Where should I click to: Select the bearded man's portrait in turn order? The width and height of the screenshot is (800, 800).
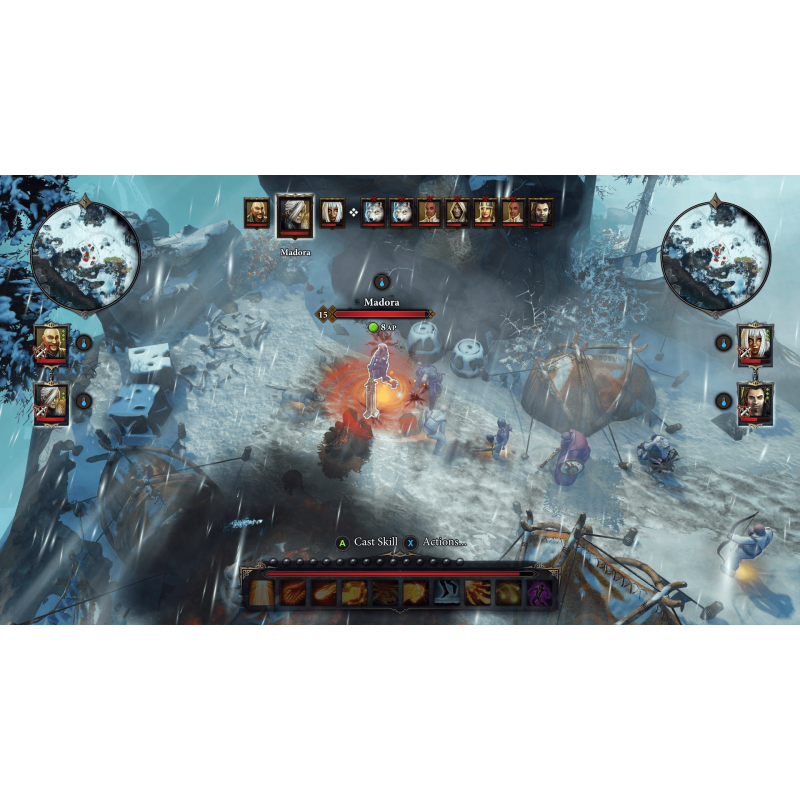pyautogui.click(x=257, y=212)
